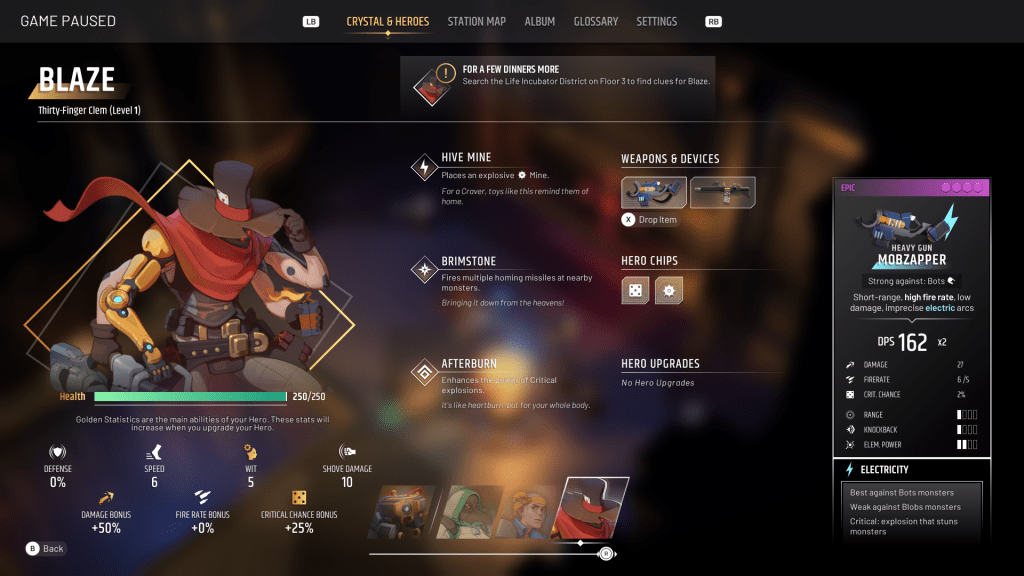Image resolution: width=1024 pixels, height=576 pixels.
Task: Select the Crystal & Heroes tab
Action: [x=387, y=21]
